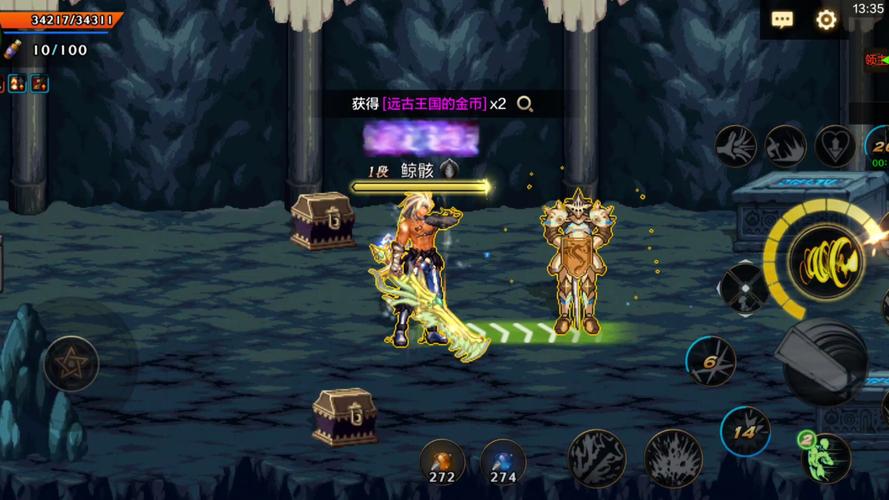Image resolution: width=889 pixels, height=500 pixels.
Task: Tap the large basic attack button
Action: [x=824, y=360]
